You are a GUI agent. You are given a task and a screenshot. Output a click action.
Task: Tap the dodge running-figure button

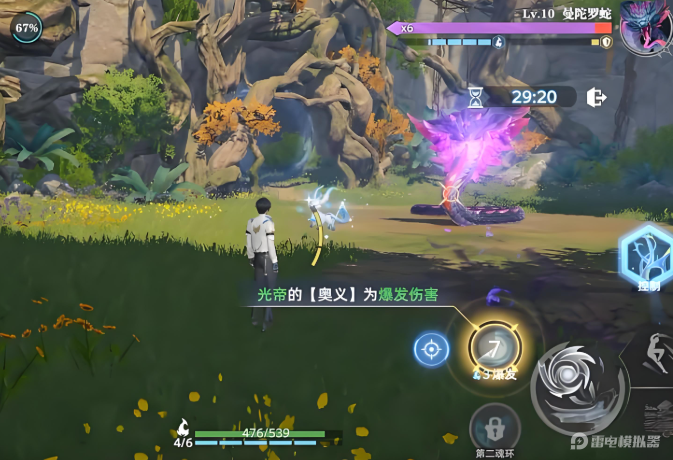coord(655,356)
